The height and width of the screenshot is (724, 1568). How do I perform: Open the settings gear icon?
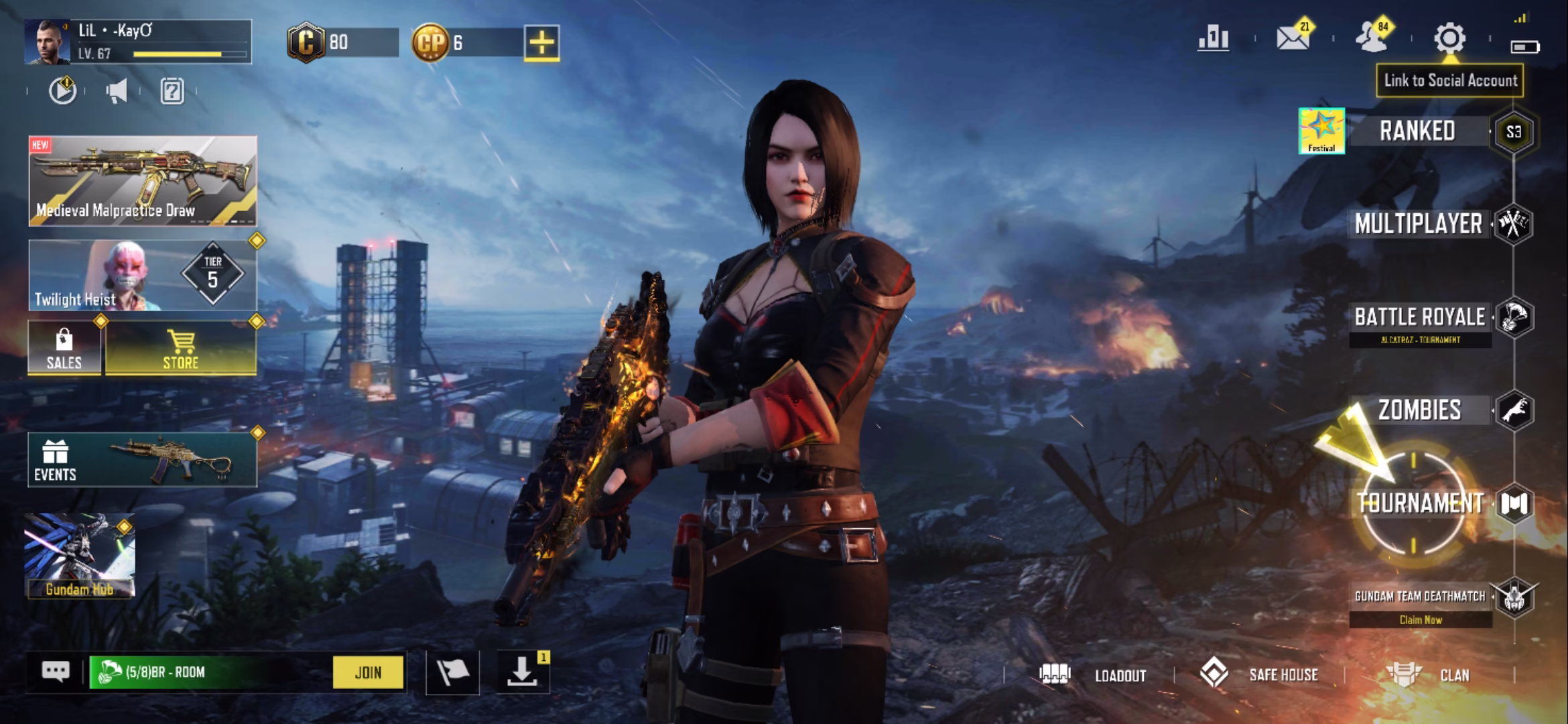coord(1449,38)
